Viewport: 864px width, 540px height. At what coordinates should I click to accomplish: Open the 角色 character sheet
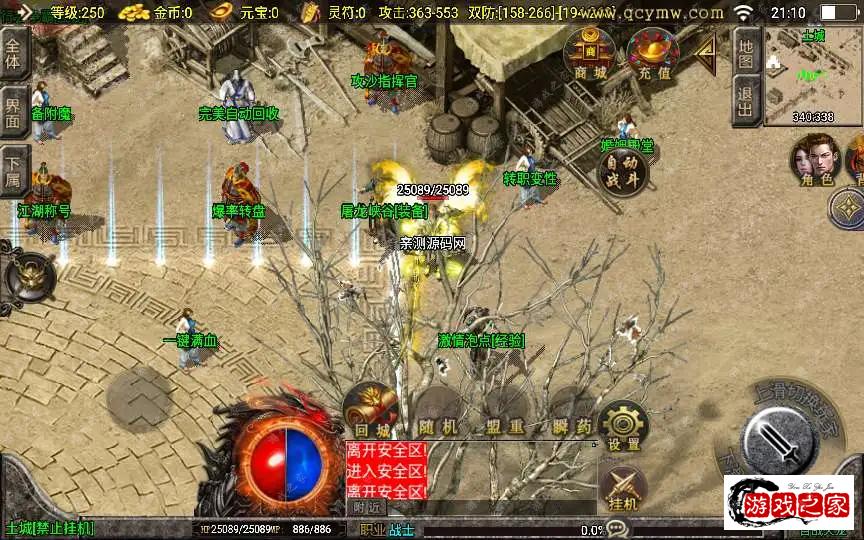[x=814, y=160]
